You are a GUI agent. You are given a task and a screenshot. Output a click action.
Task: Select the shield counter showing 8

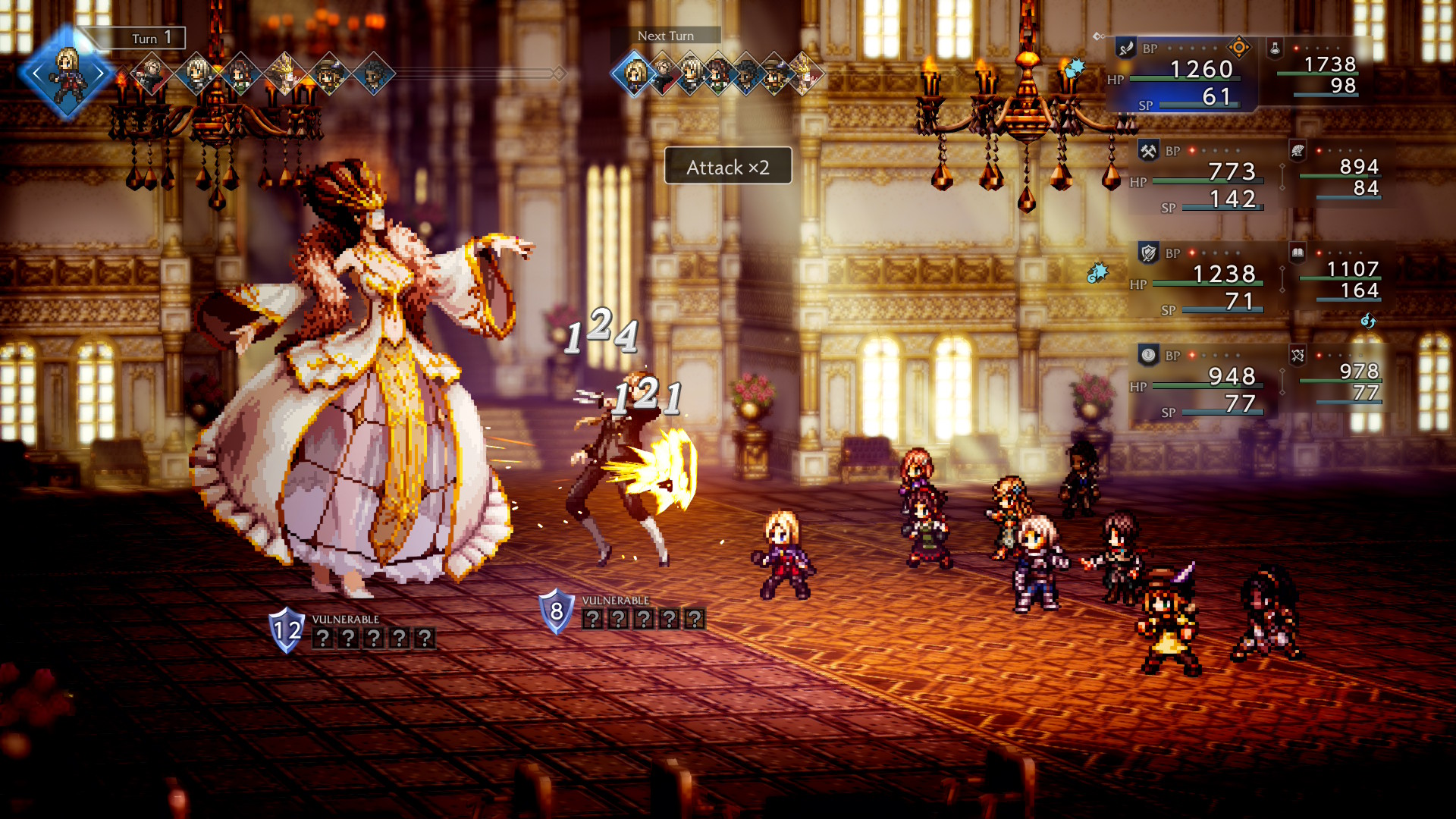(x=556, y=611)
